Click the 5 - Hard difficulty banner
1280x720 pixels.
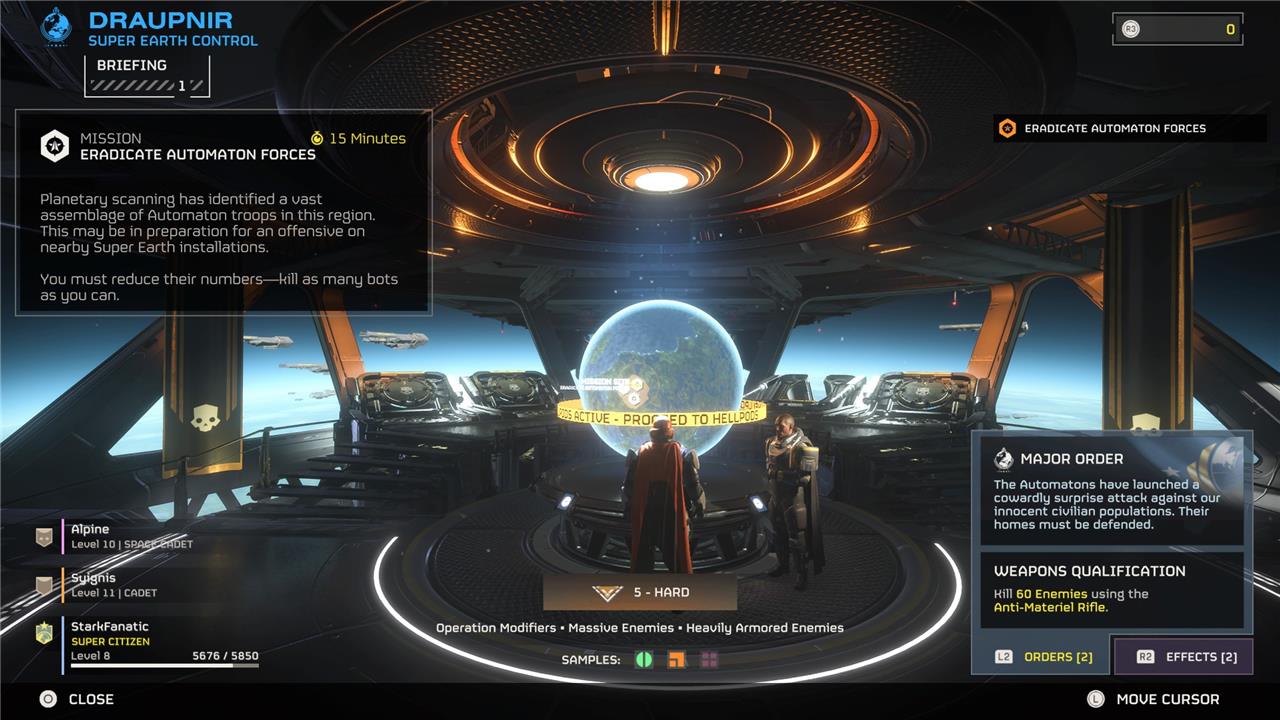pos(640,592)
